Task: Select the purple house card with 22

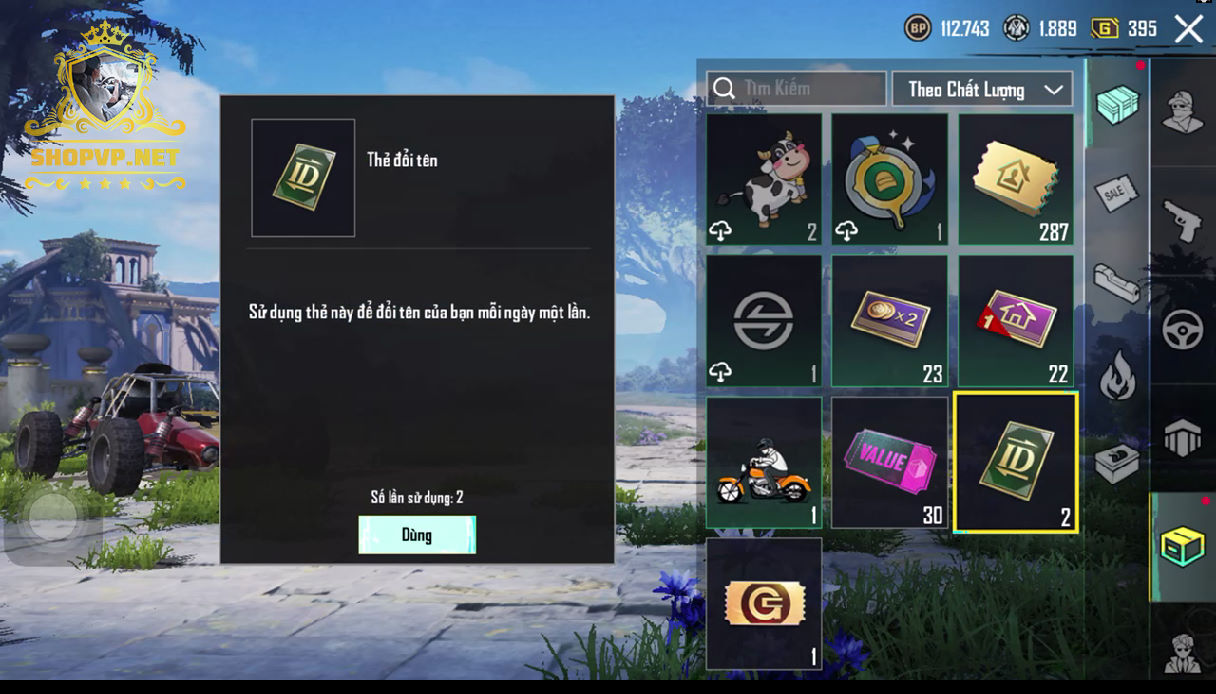Action: 1016,321
